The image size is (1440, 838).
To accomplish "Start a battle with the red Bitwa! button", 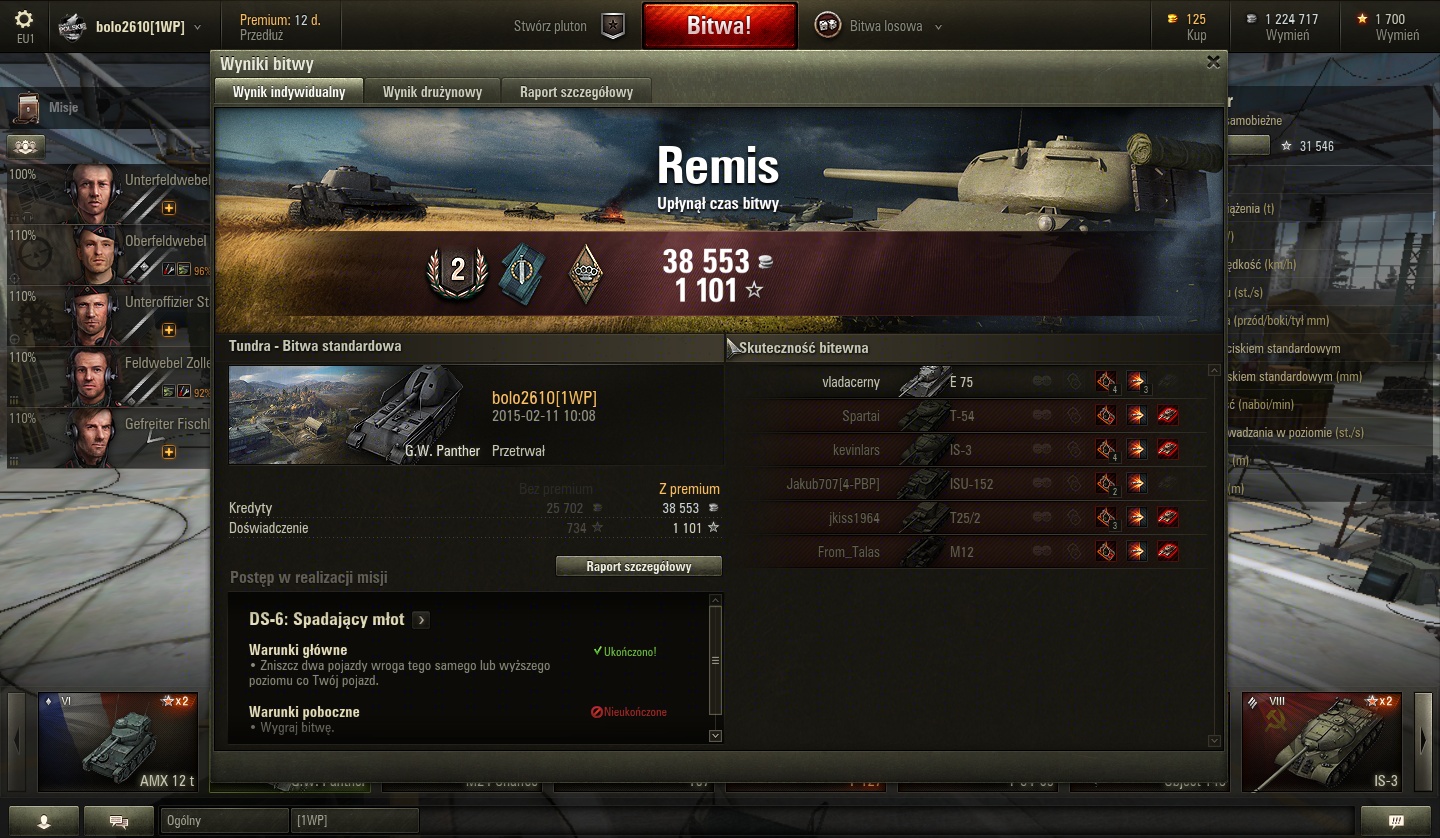I will (x=719, y=26).
